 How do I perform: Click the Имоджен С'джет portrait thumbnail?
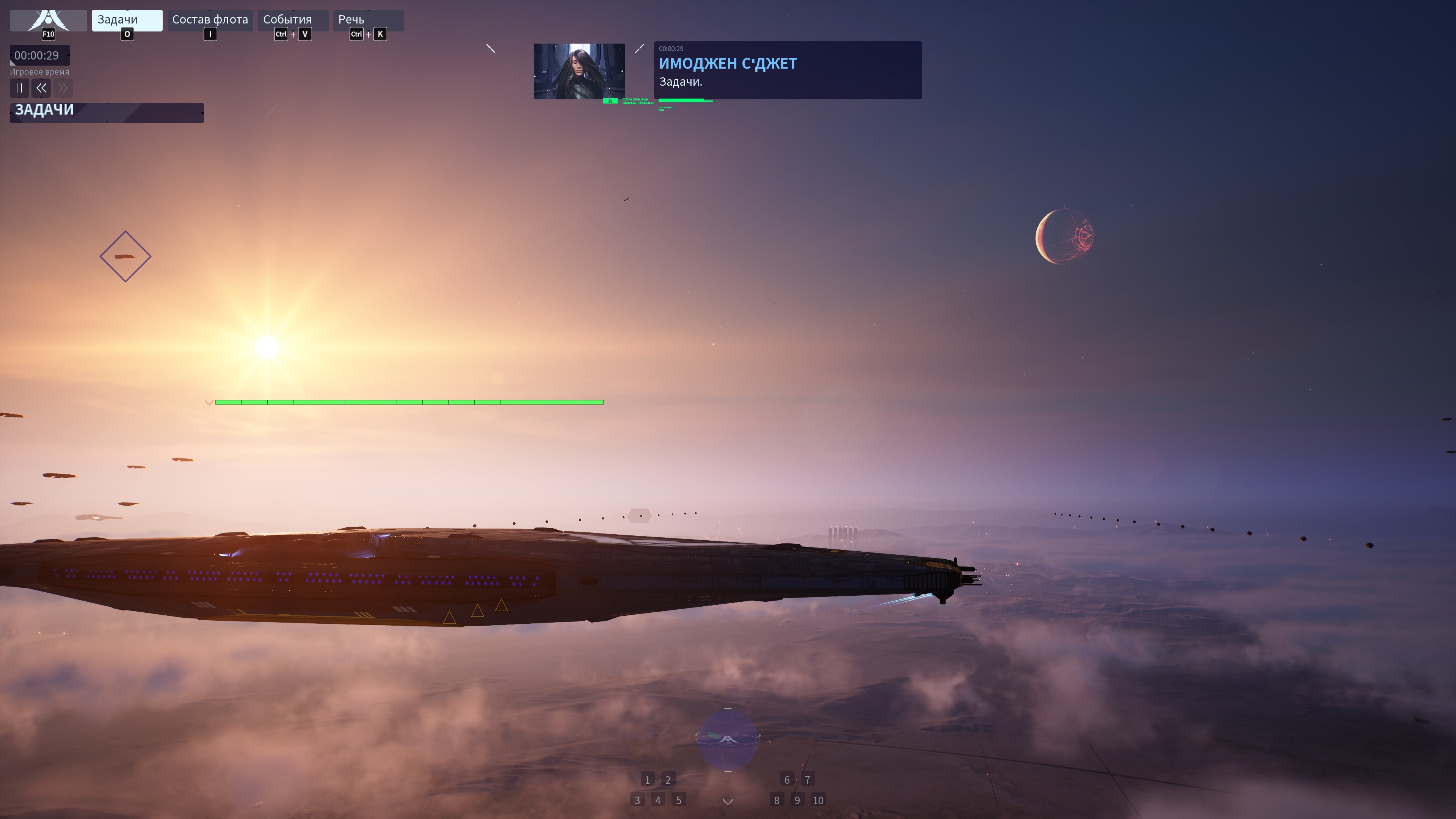[579, 71]
